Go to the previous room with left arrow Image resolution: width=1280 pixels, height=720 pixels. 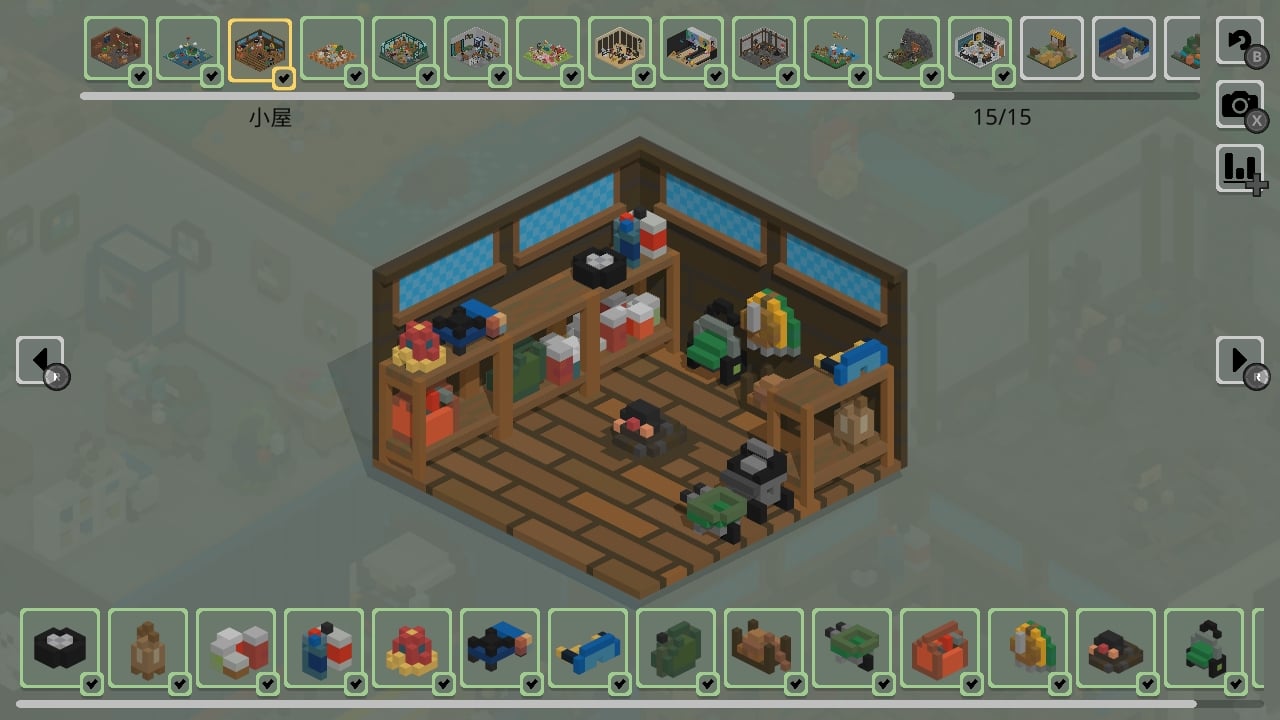pyautogui.click(x=40, y=360)
